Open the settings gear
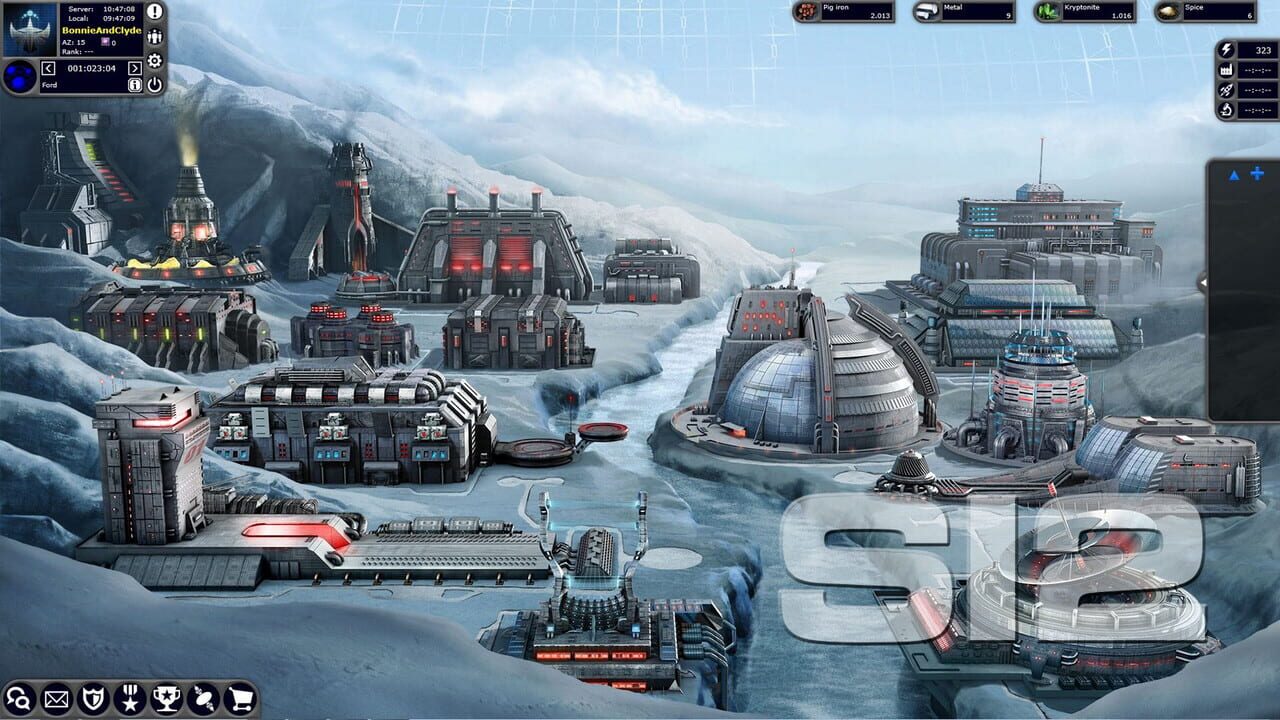Screen dimensions: 1280x720 tap(153, 60)
